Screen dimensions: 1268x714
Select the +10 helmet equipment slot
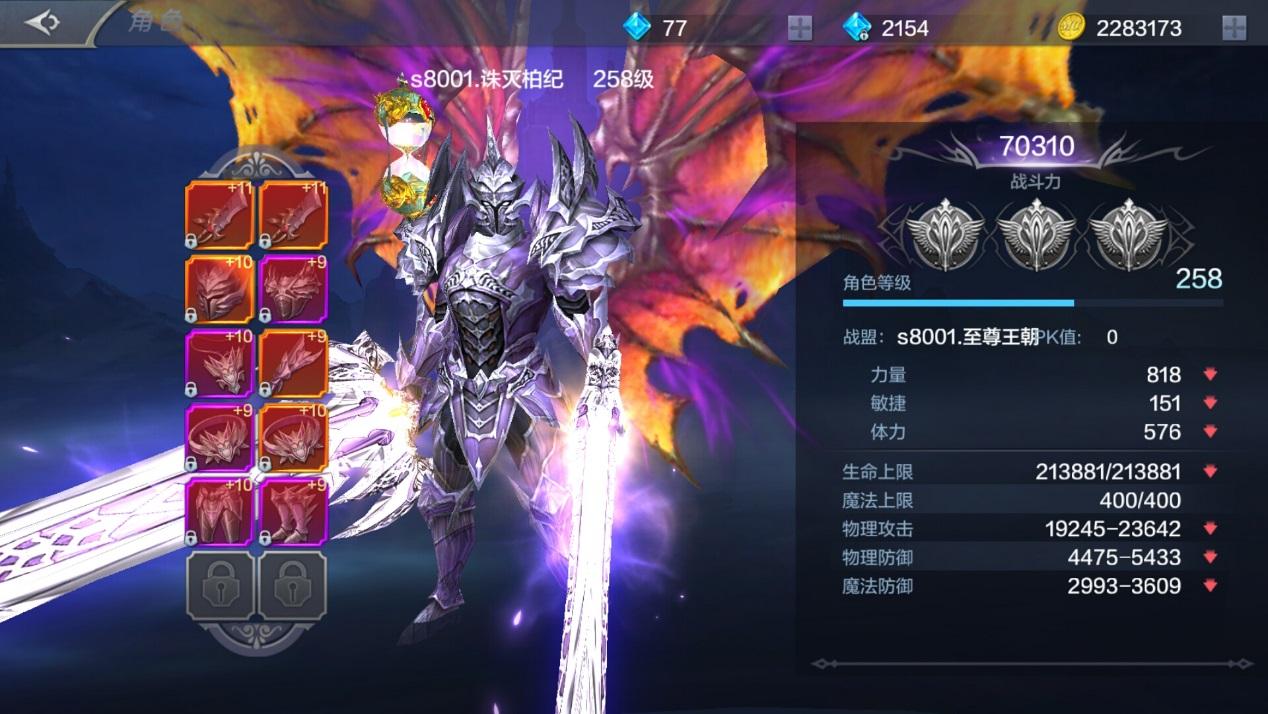coord(220,290)
